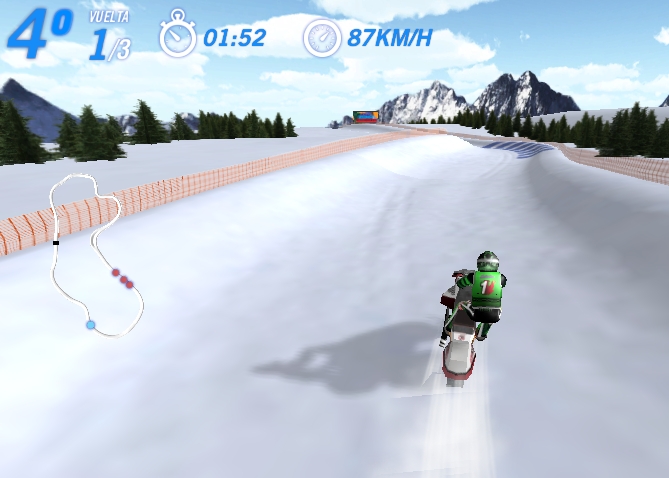Click the speedometer gauge icon

[x=322, y=37]
